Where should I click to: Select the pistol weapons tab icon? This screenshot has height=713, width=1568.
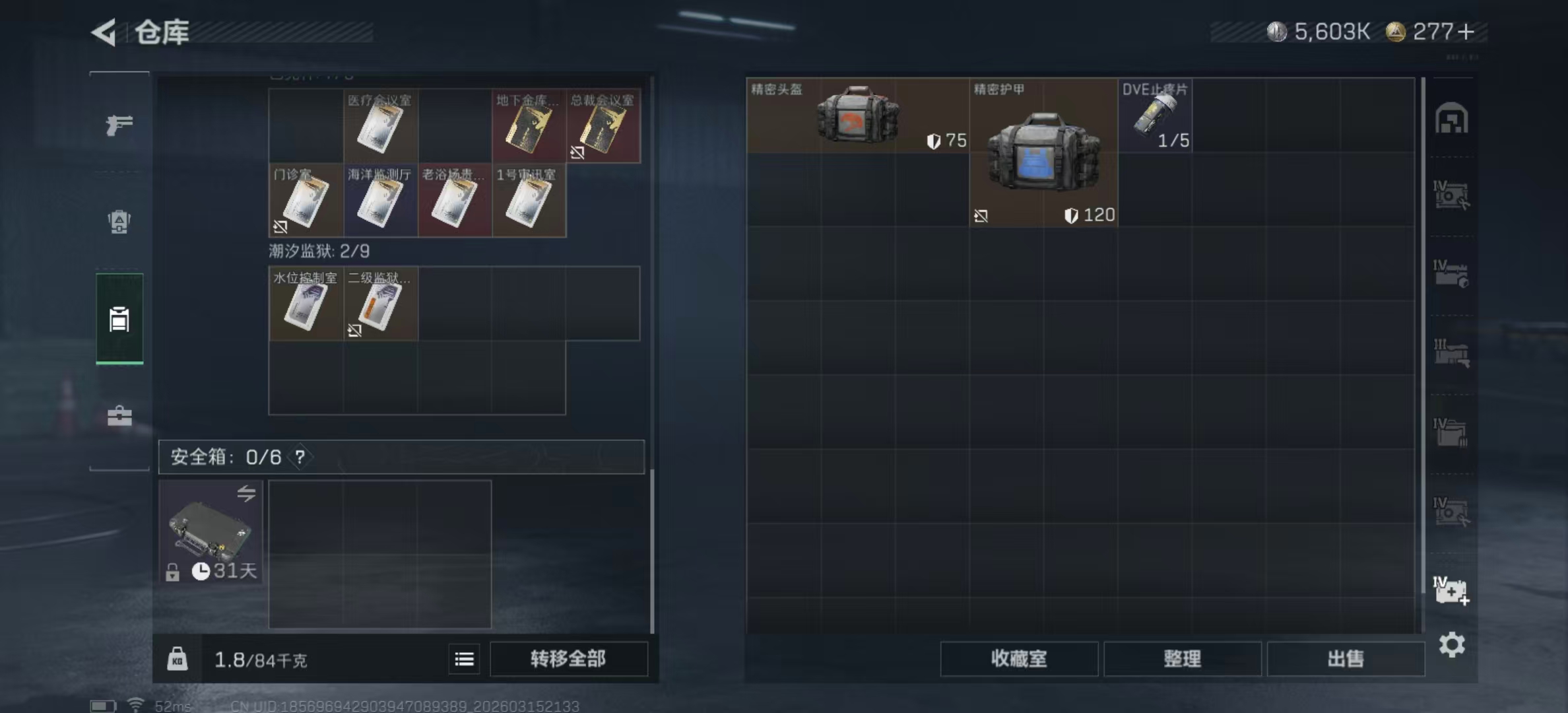(x=119, y=125)
